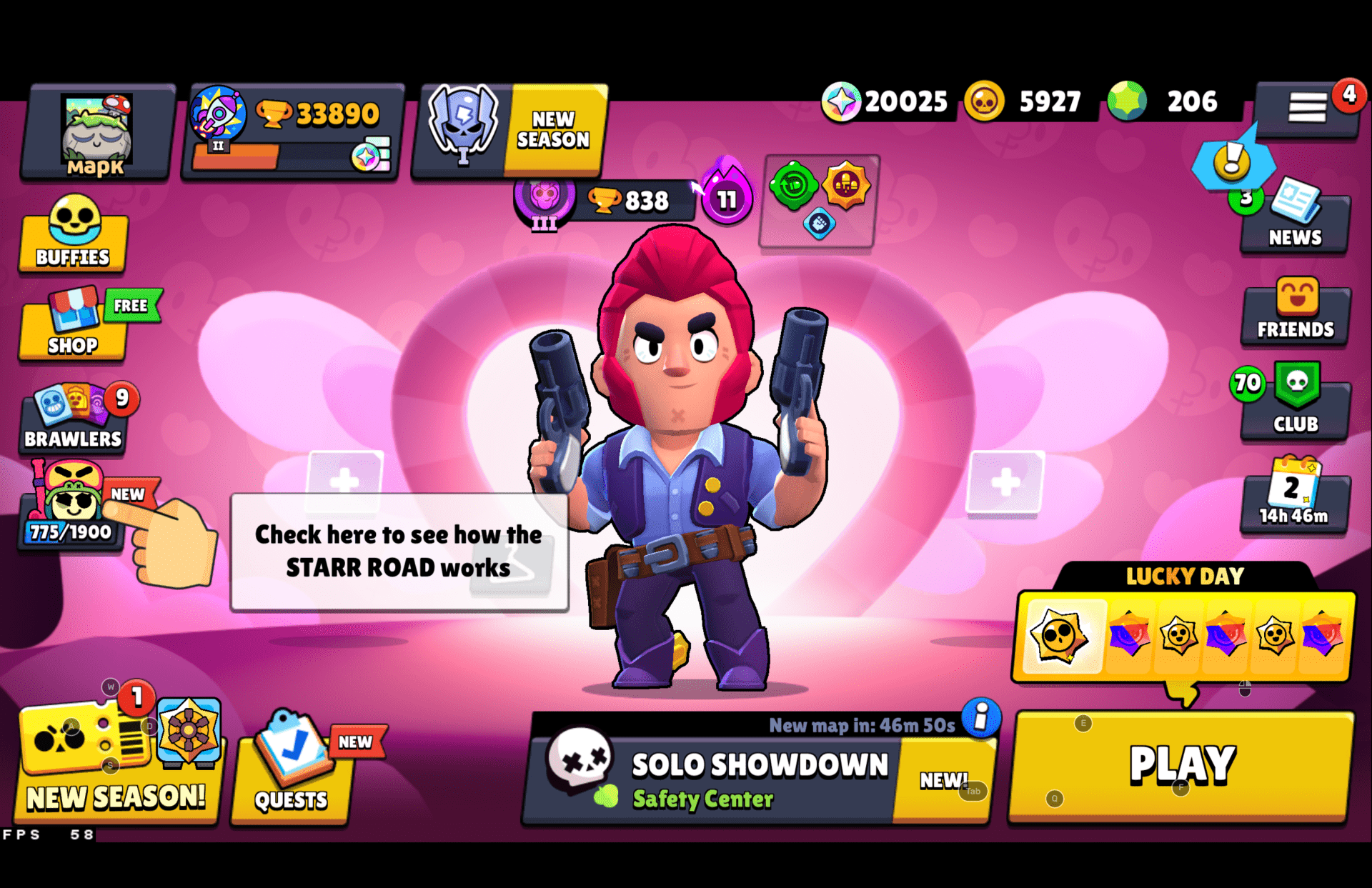Open the daily calendar reward timer
Screen dimensions: 1372x888
(1290, 500)
